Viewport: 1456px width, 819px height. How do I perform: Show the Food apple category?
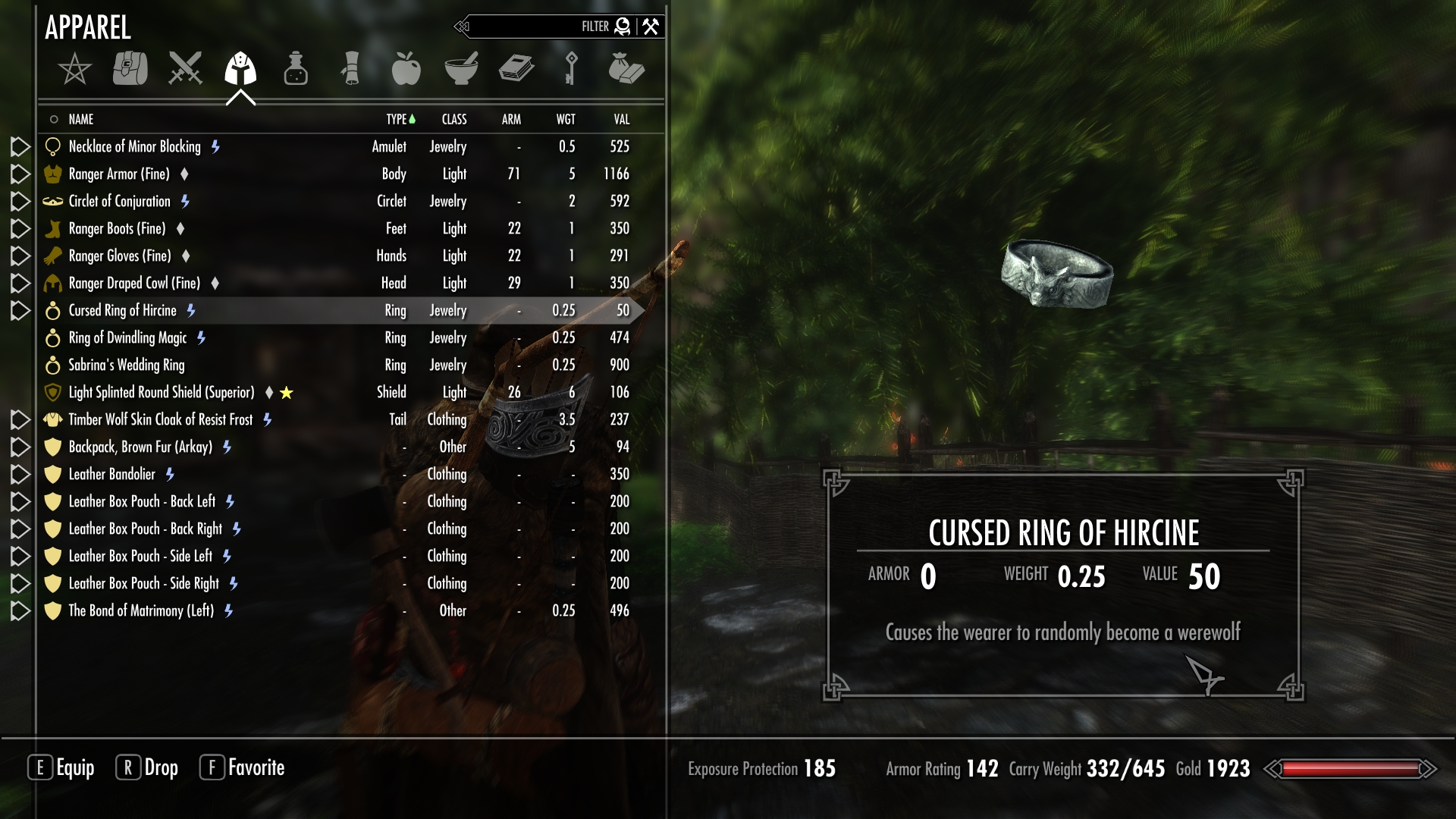(406, 68)
